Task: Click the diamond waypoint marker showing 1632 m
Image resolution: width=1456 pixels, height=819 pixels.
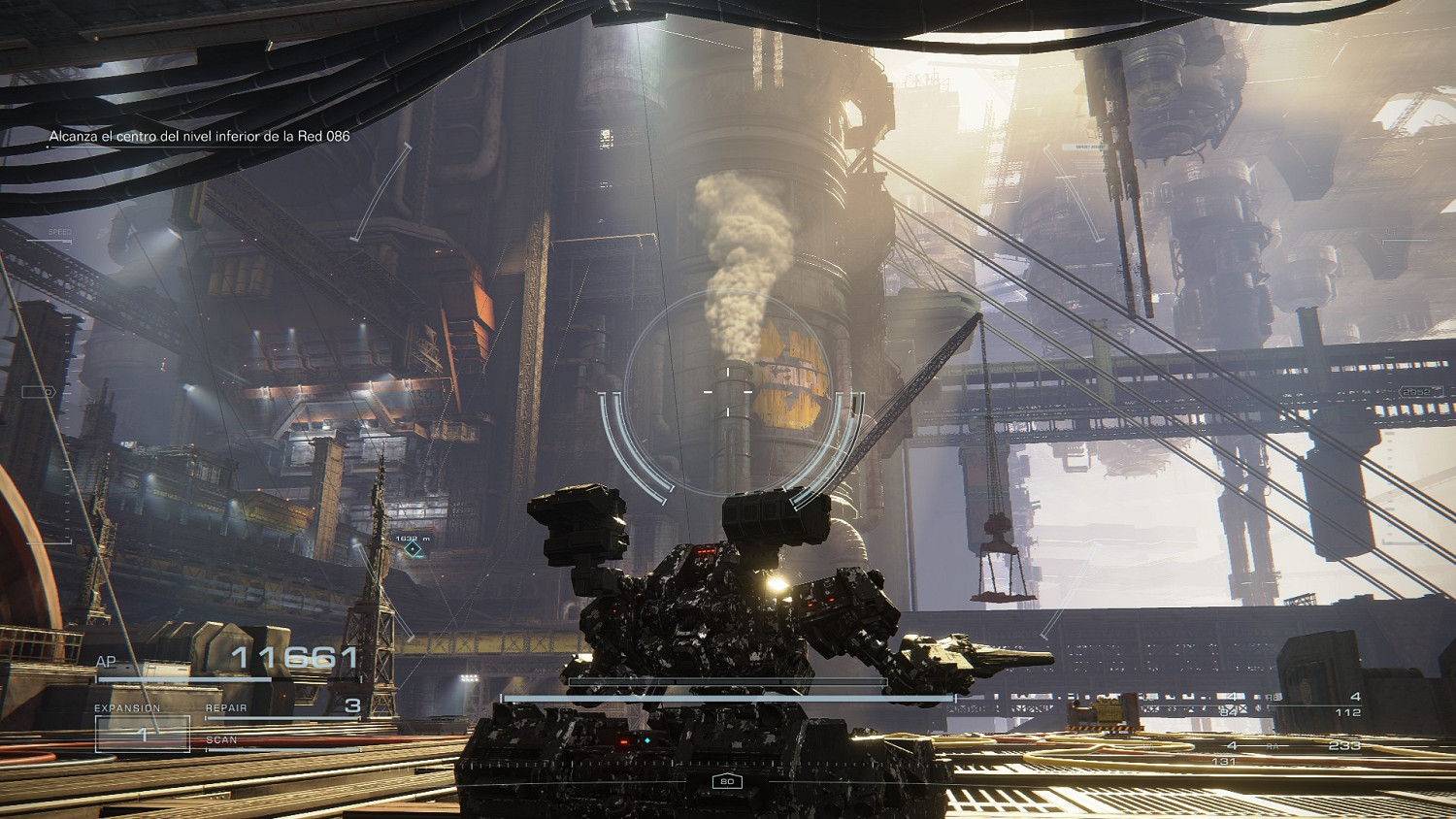Action: (x=413, y=549)
